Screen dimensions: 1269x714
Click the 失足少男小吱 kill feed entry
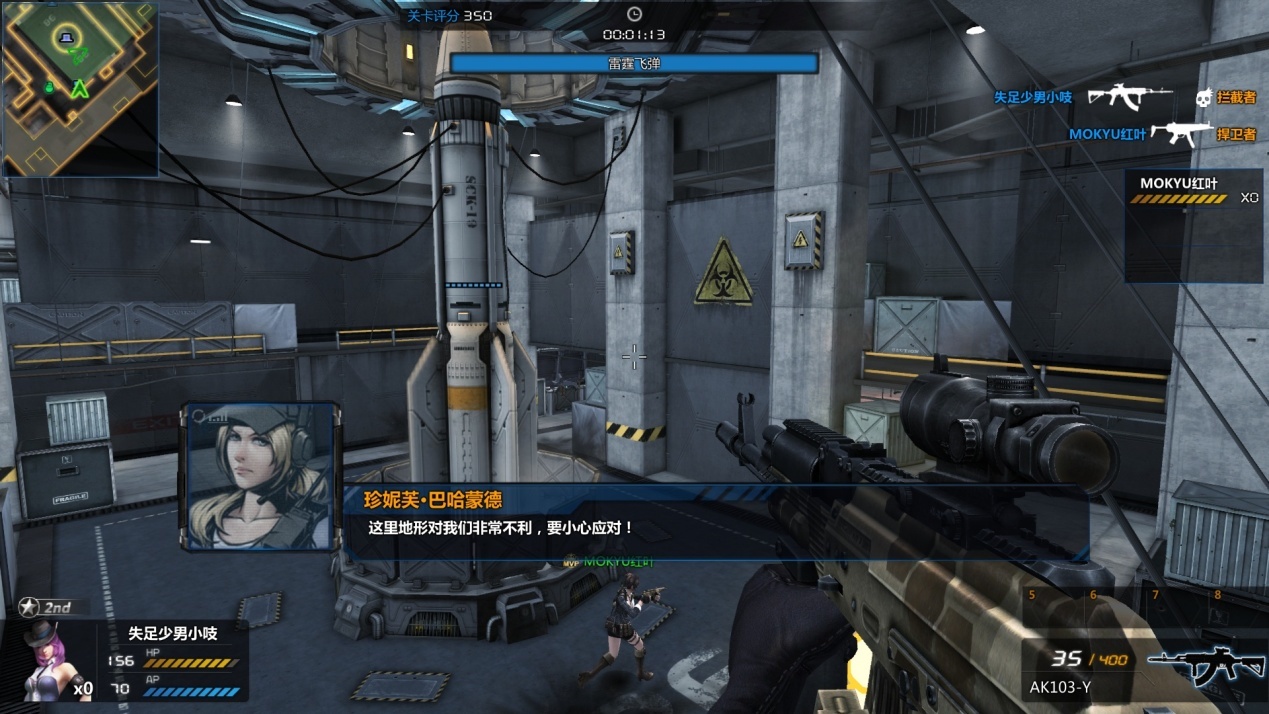(1124, 97)
